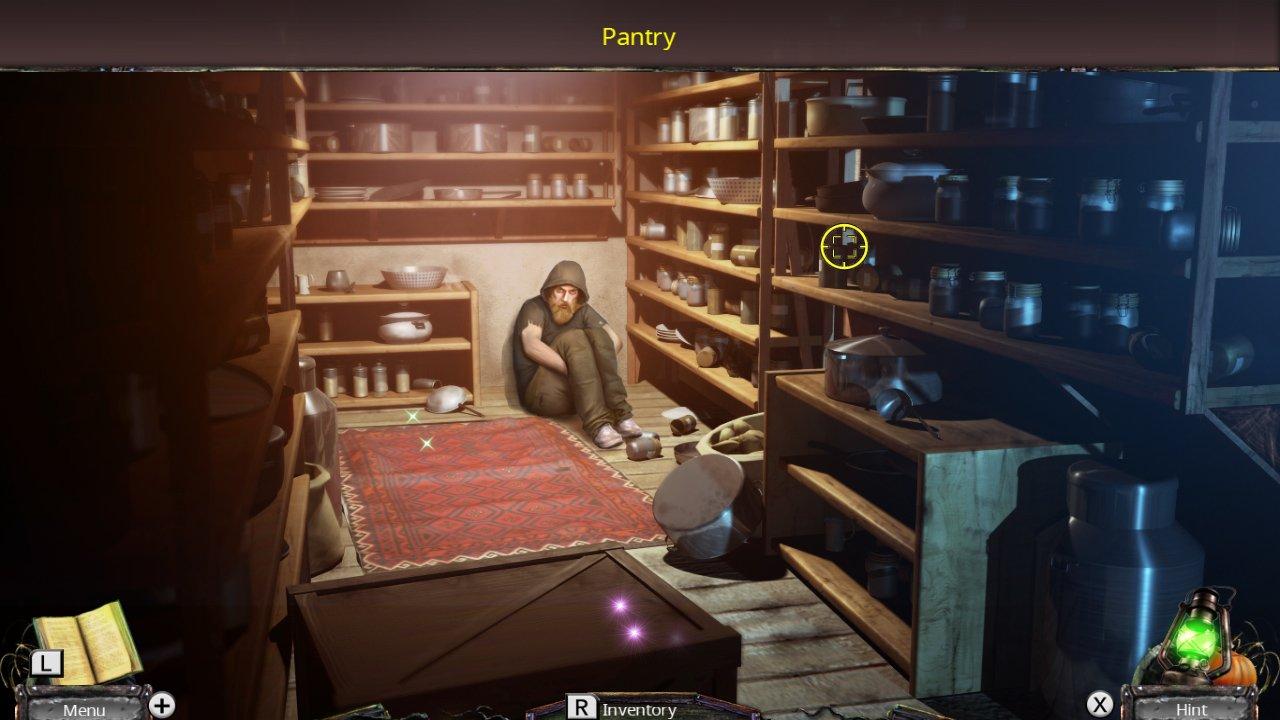1280x720 pixels.
Task: Open the Menu panel
Action: [x=85, y=711]
